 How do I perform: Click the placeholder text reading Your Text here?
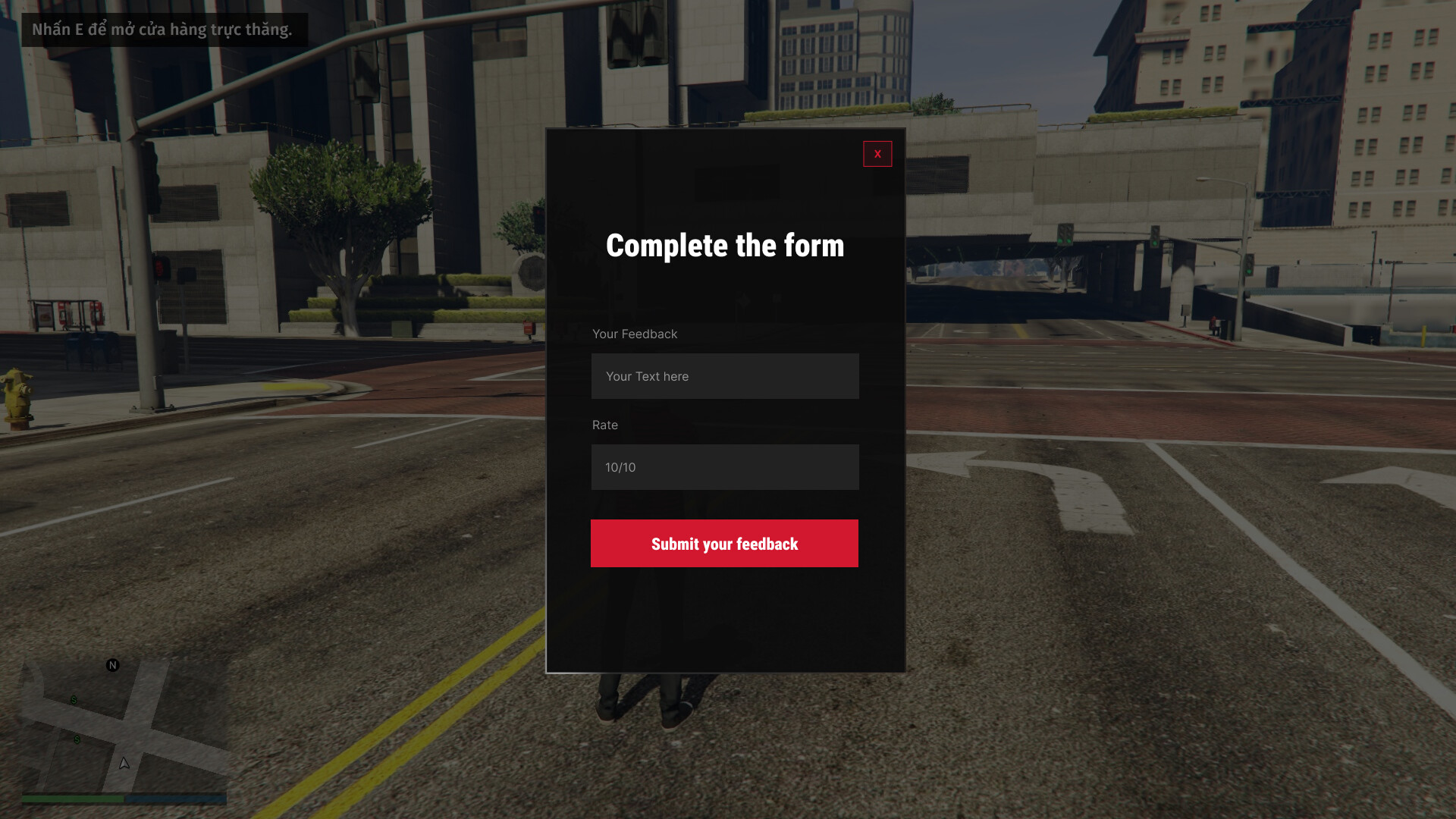pyautogui.click(x=647, y=376)
